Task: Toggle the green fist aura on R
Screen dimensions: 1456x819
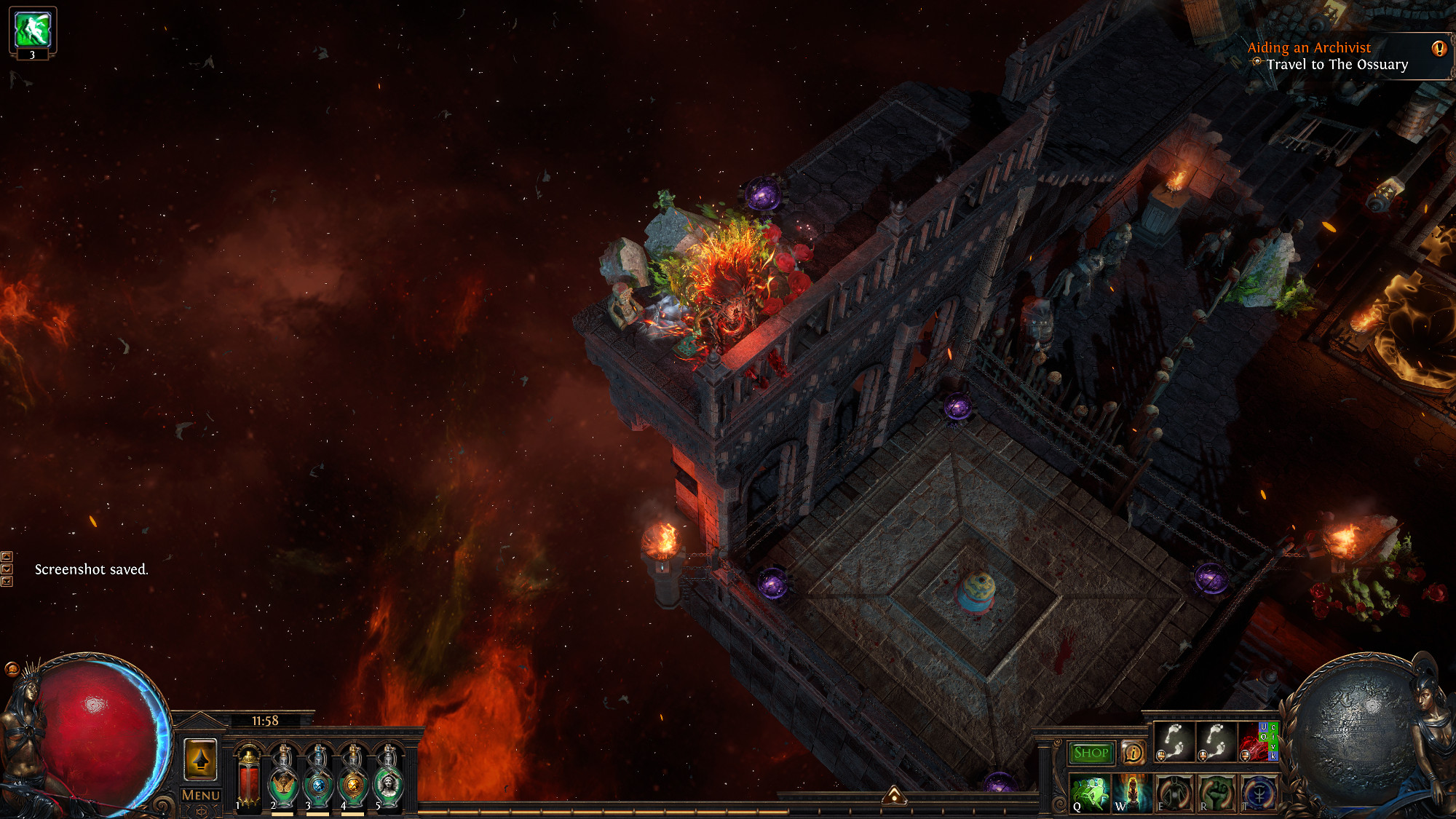Action: (x=1216, y=794)
